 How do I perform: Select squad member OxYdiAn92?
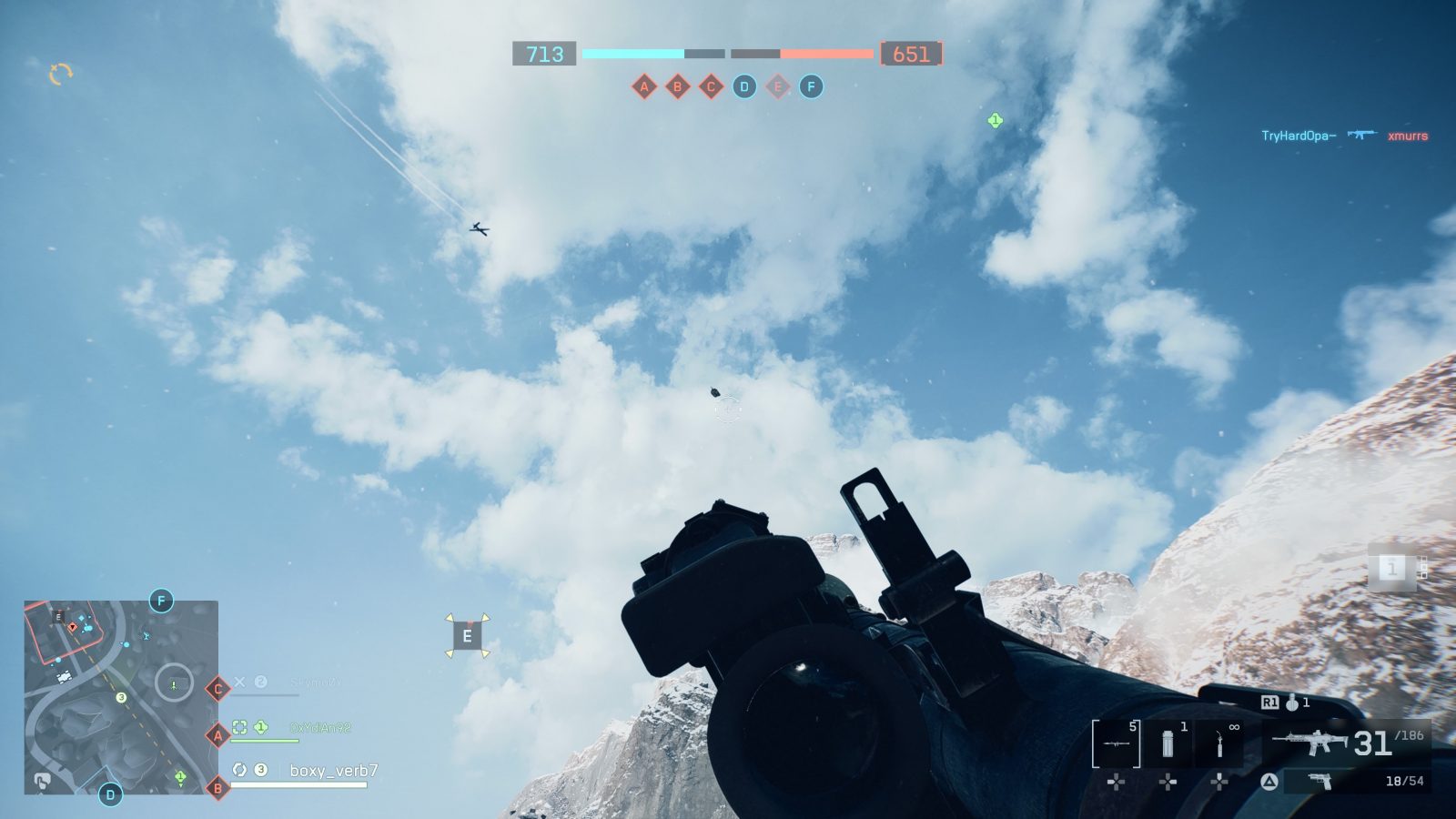tap(319, 728)
